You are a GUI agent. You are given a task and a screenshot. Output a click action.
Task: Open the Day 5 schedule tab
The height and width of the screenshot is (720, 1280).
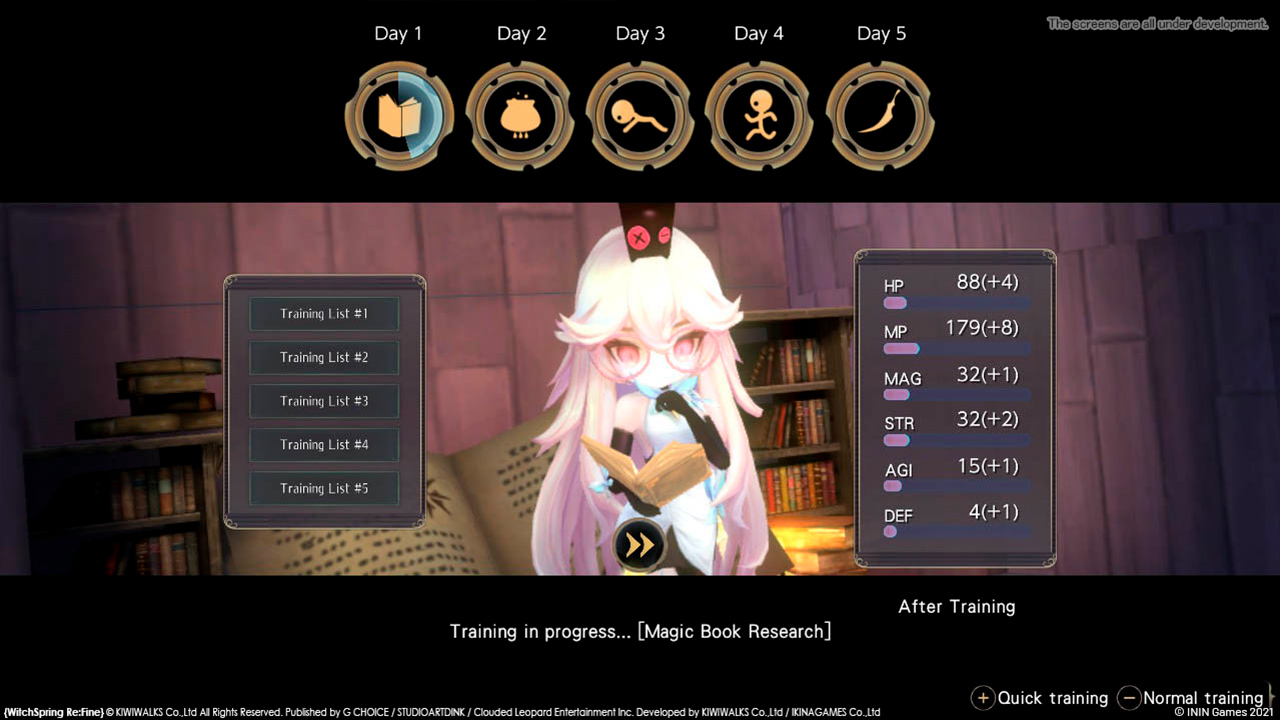point(881,33)
